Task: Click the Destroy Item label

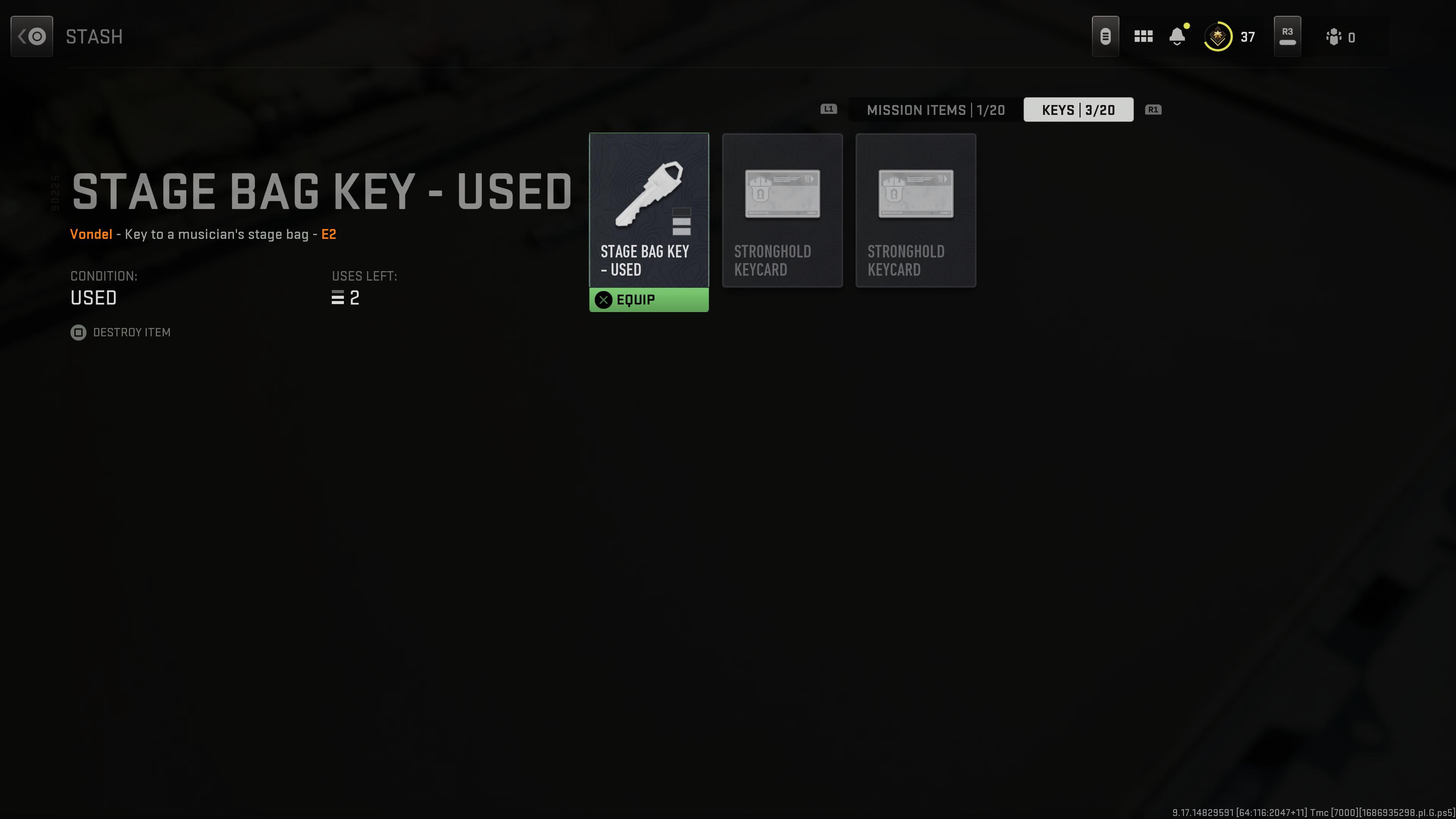Action: click(132, 333)
